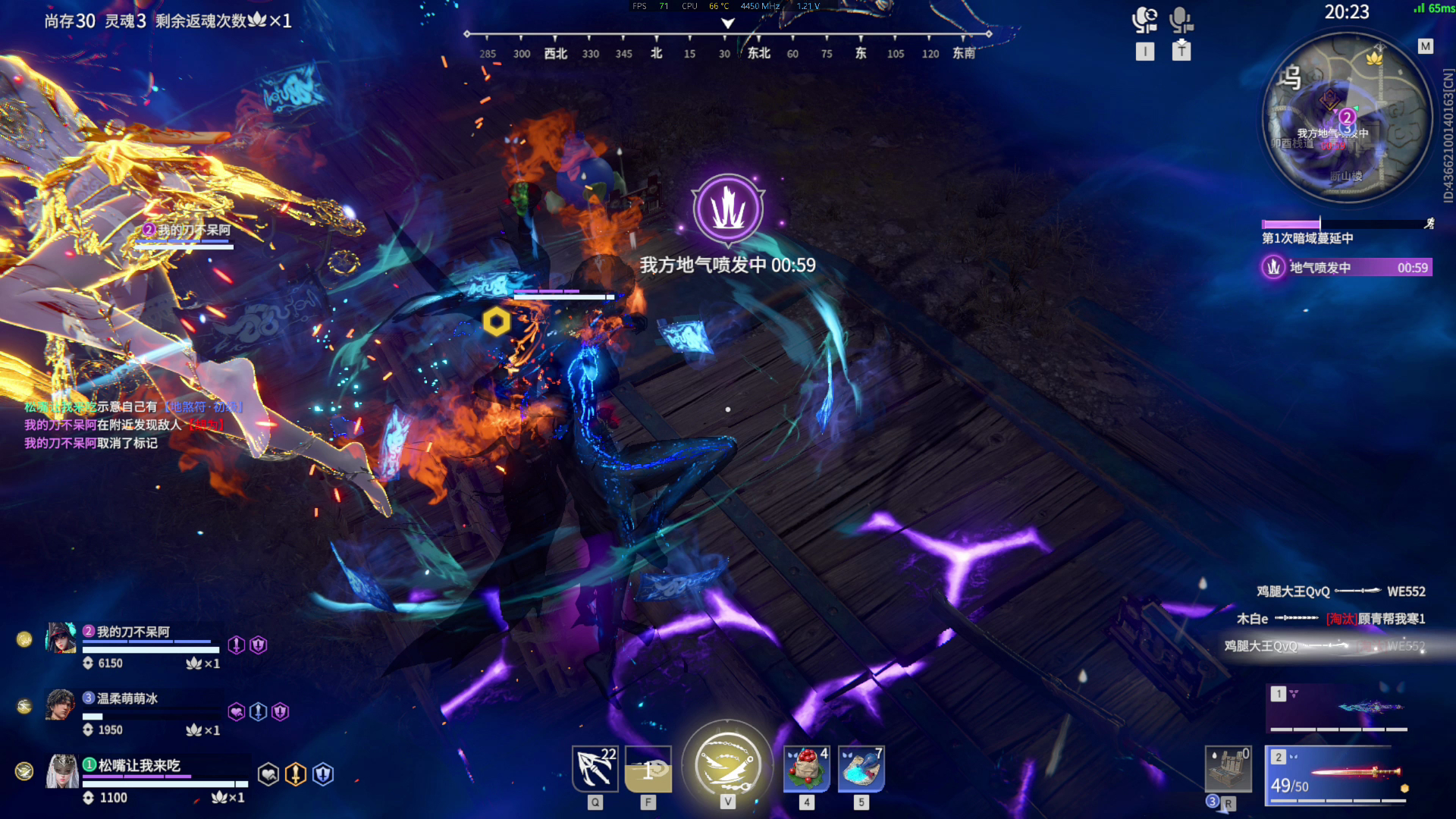Image resolution: width=1456 pixels, height=819 pixels.
Task: Select the 地气喷发中 objective tracker
Action: 1347,268
